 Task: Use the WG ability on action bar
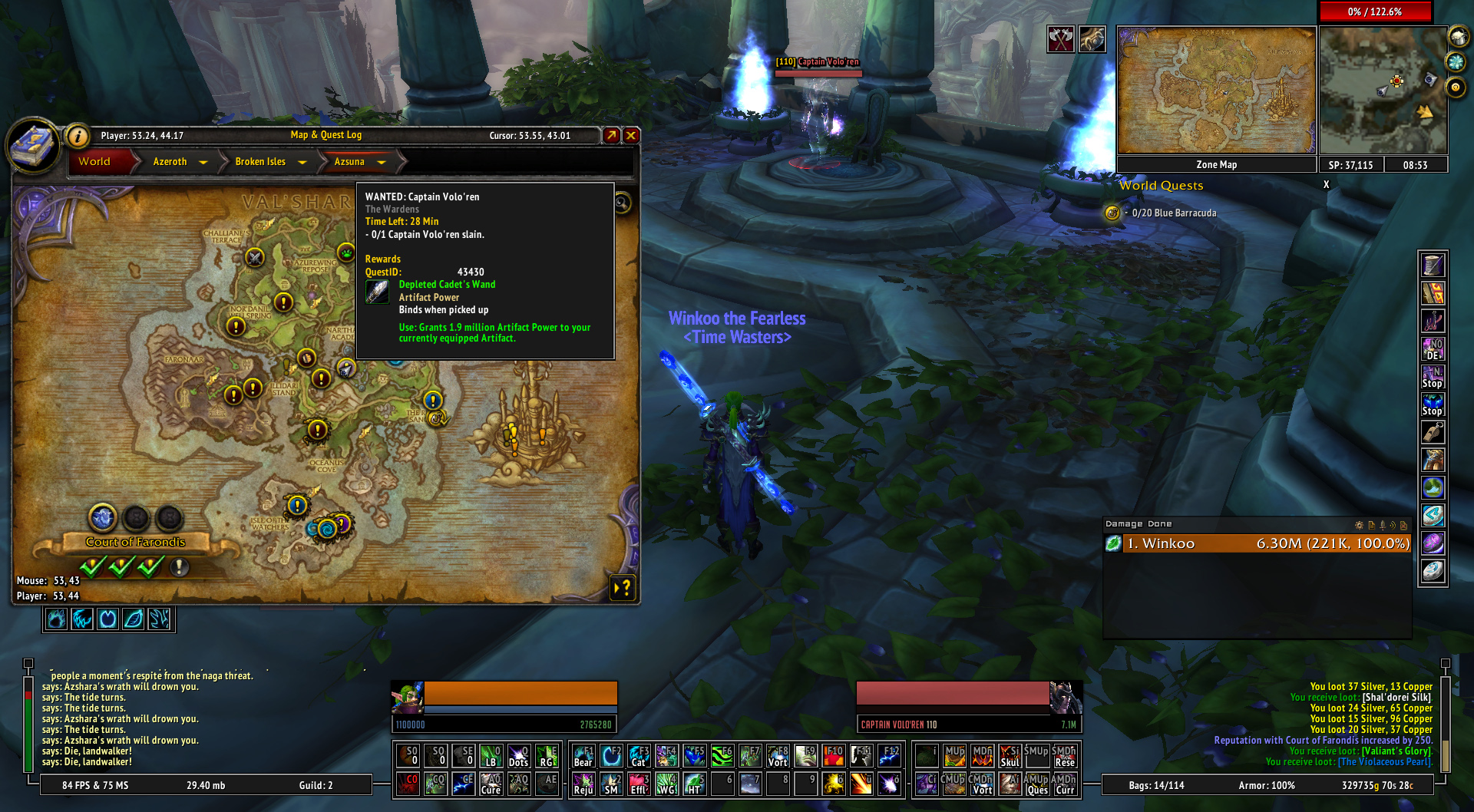tap(666, 784)
